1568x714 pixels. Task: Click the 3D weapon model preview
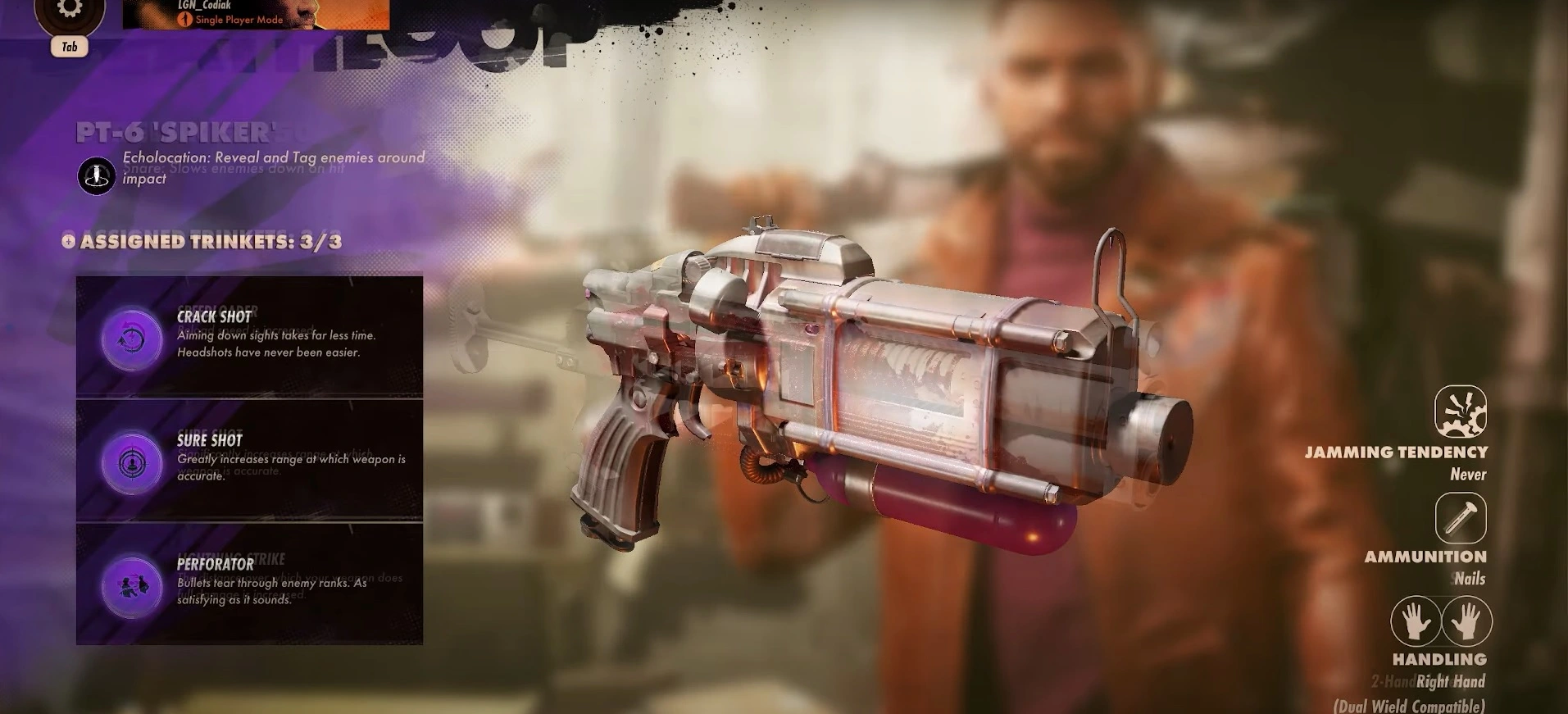861,385
